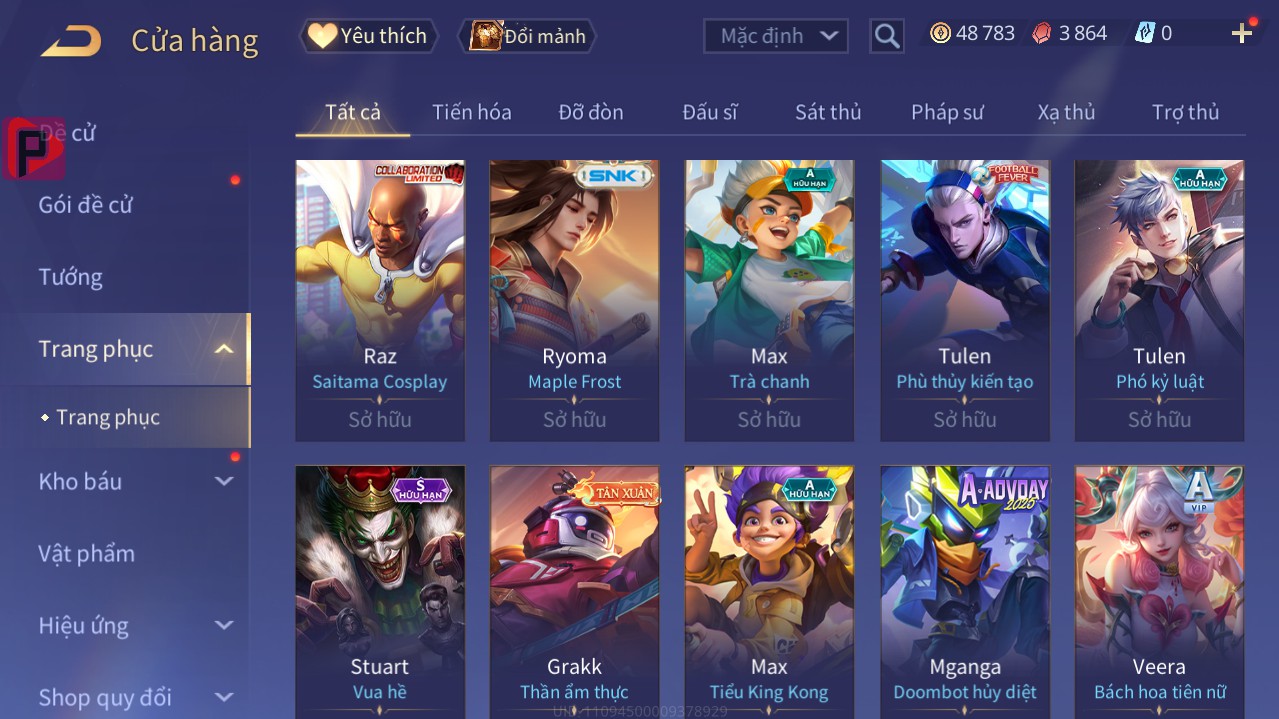Go back using the return arrow
Screen dimensions: 1279x719
pyautogui.click(x=71, y=41)
